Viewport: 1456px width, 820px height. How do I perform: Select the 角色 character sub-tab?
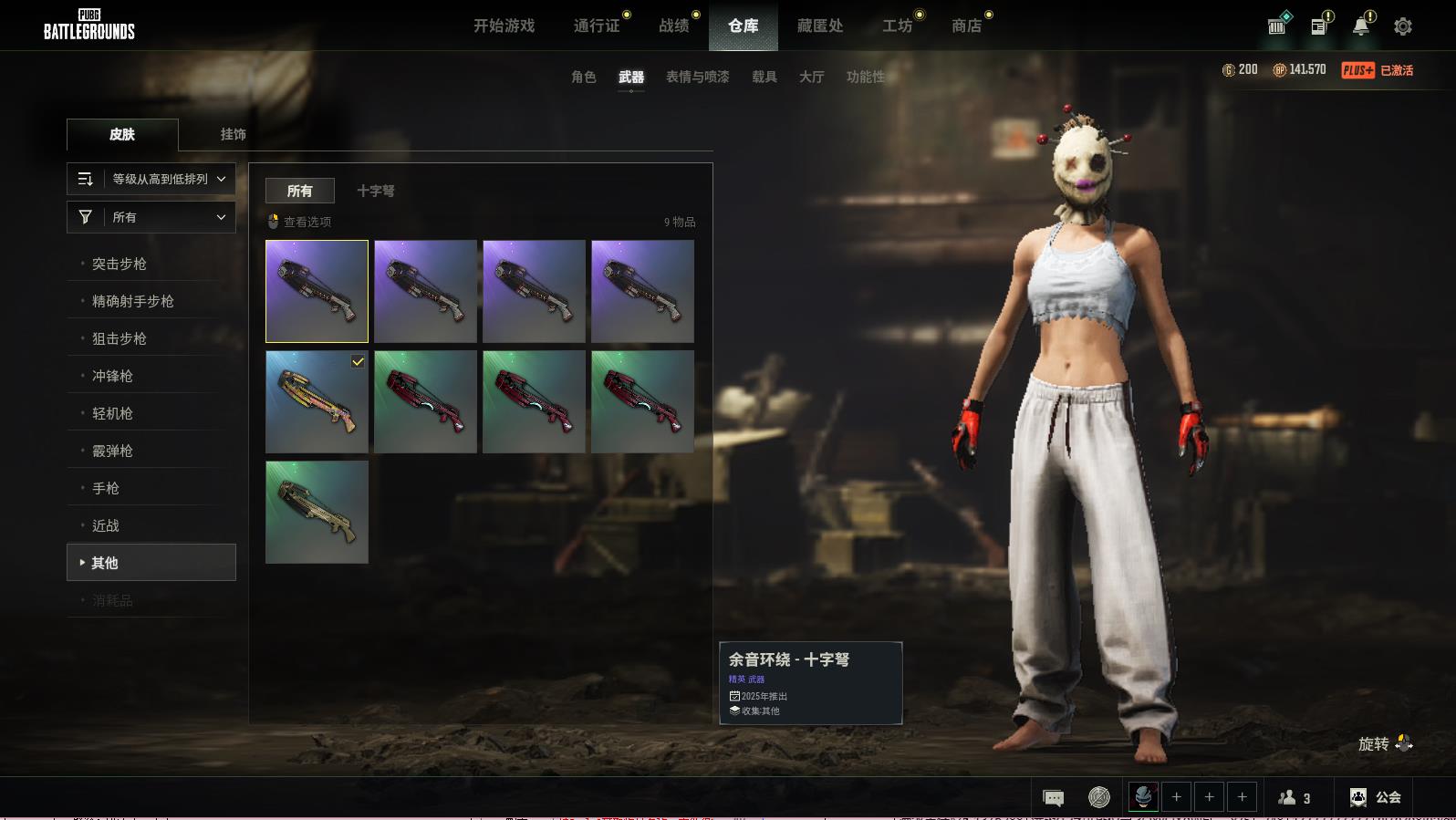tap(583, 77)
